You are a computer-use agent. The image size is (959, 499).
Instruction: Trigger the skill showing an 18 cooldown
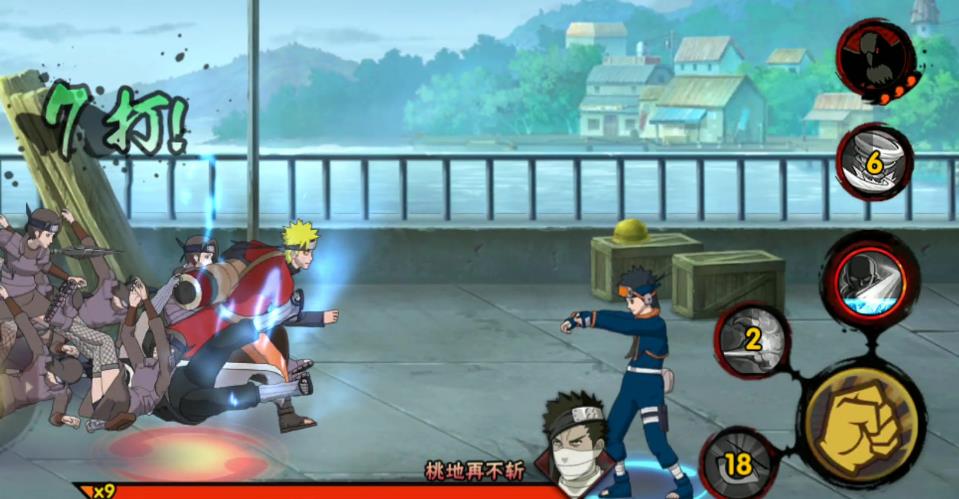click(738, 463)
